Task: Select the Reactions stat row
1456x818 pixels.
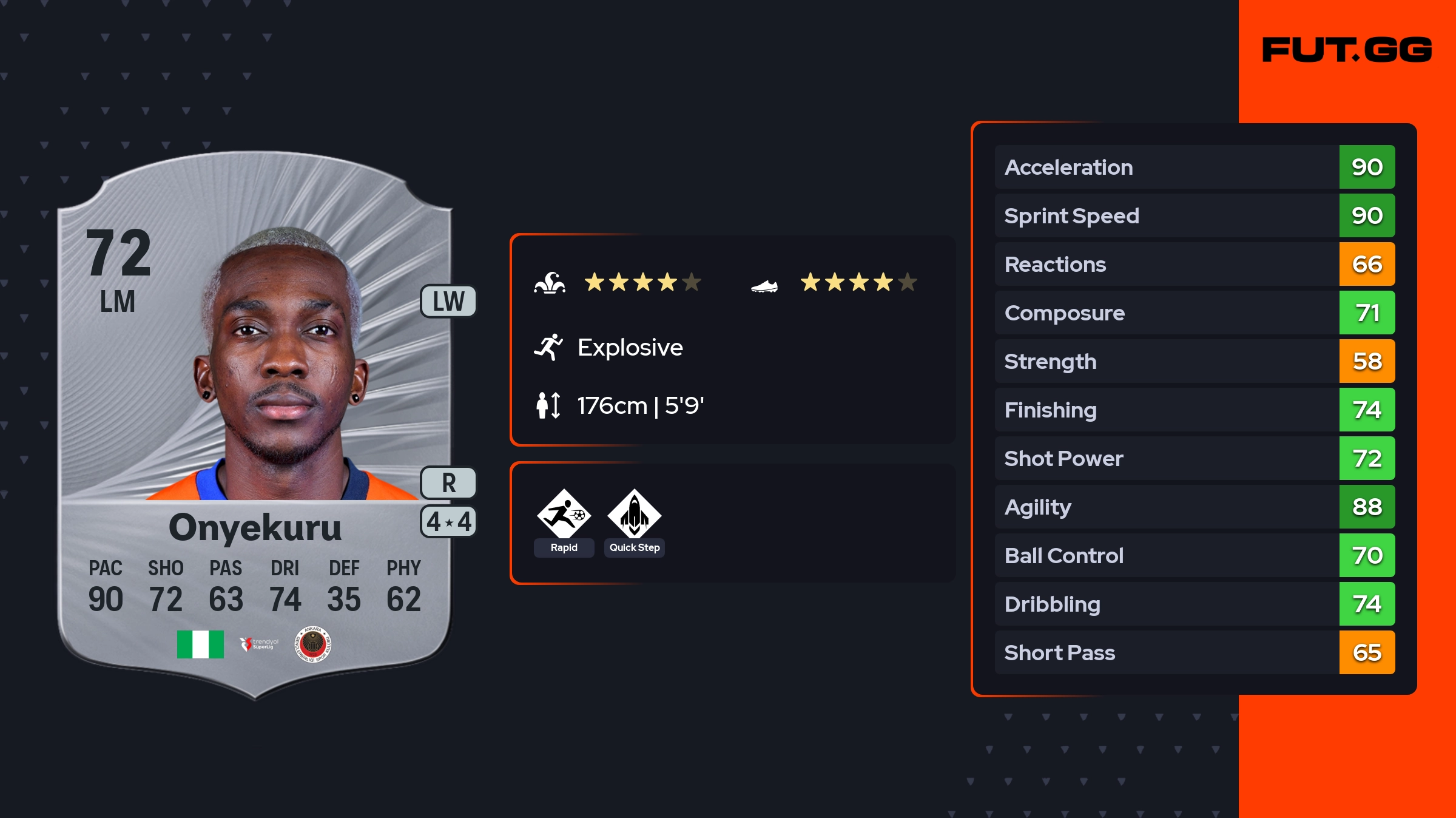Action: coord(1194,264)
